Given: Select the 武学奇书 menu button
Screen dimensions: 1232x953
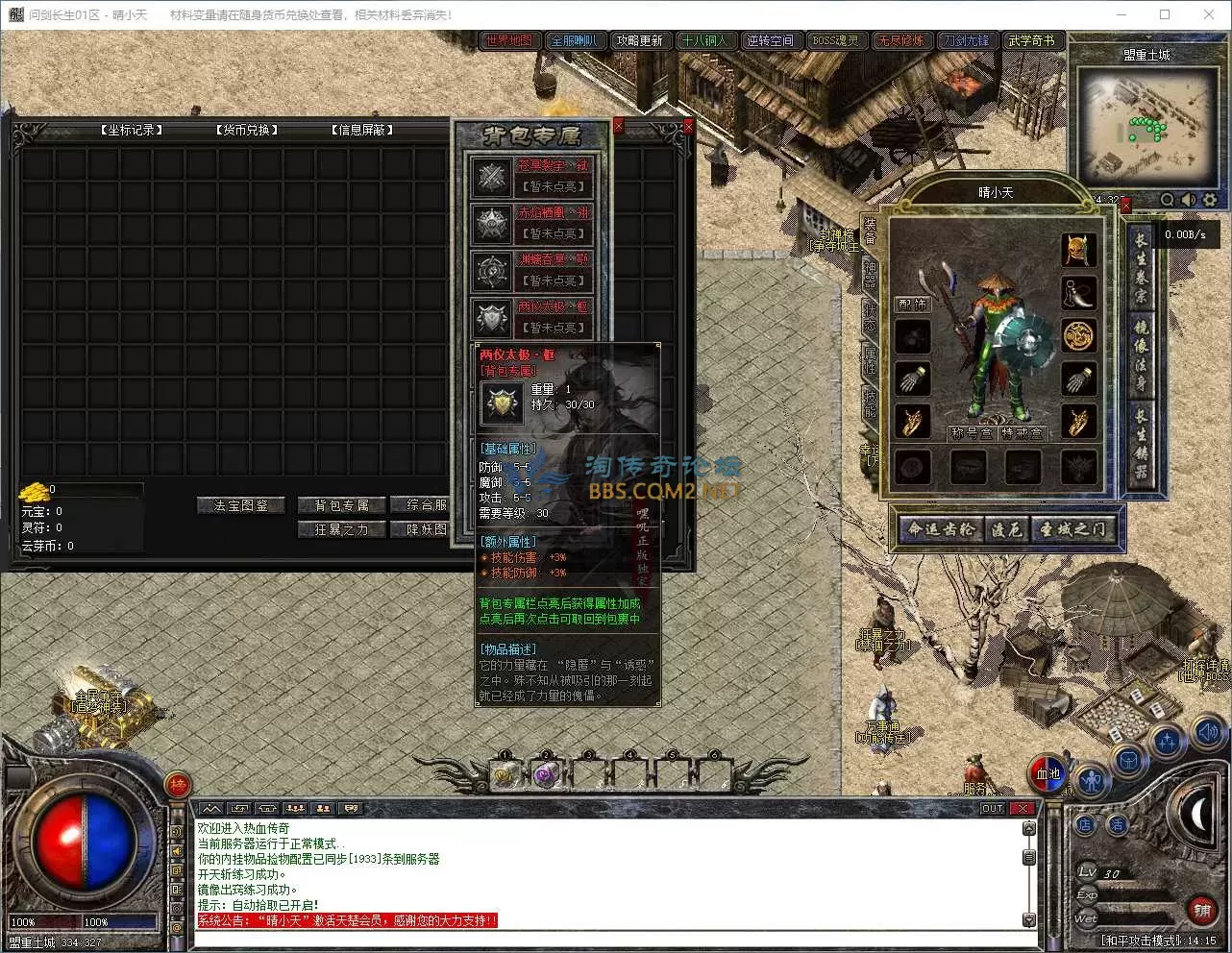Looking at the screenshot, I should 1031,40.
